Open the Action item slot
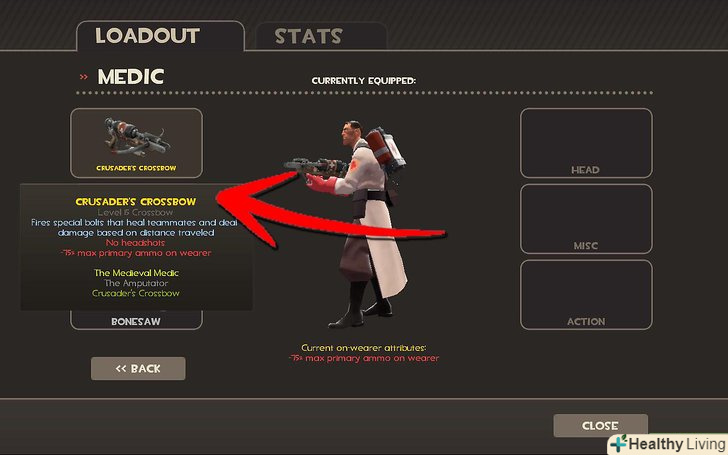Screen dimensions: 728x455 point(585,294)
